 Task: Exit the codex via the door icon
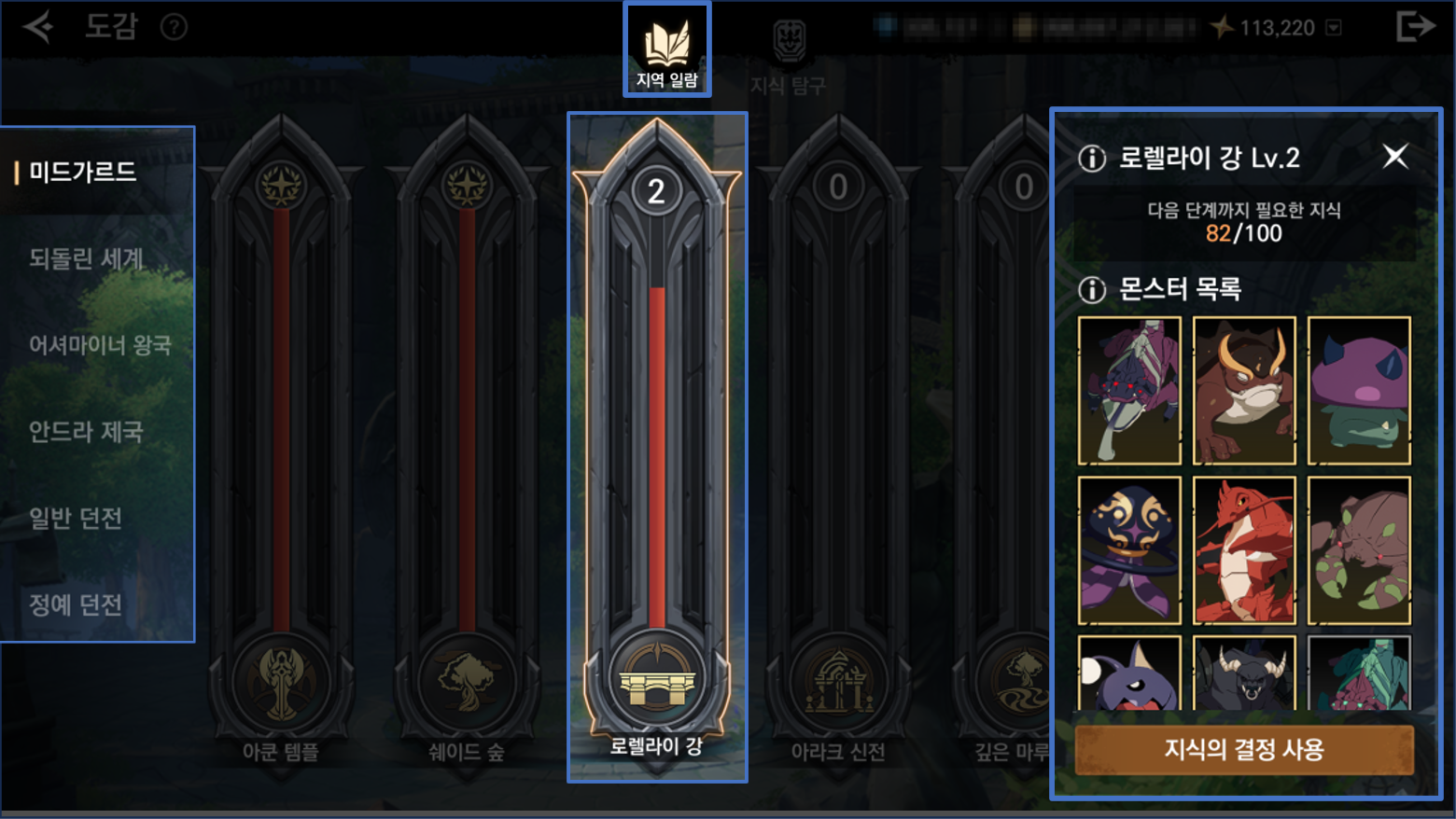click(1414, 26)
